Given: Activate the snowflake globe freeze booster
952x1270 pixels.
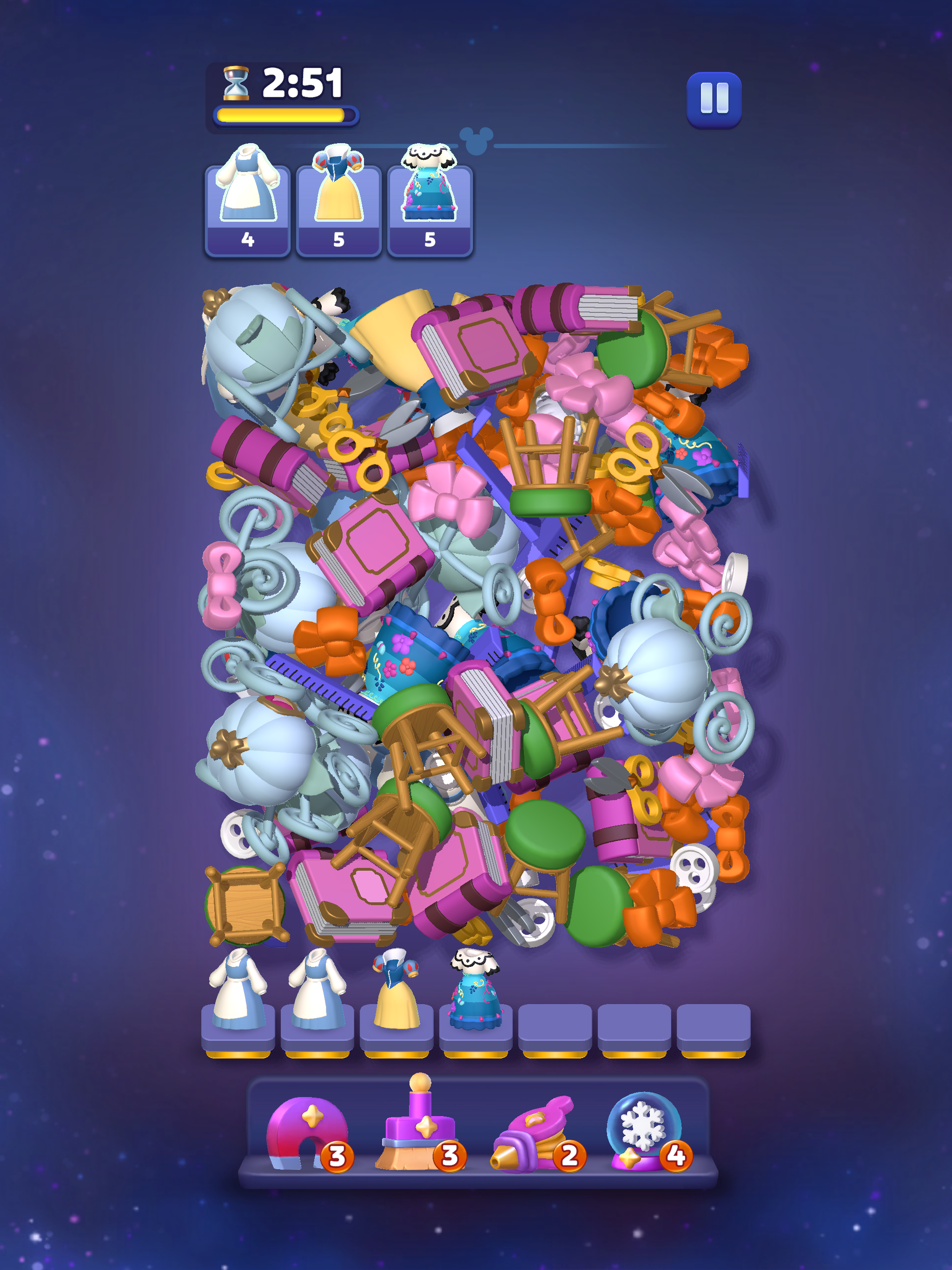Looking at the screenshot, I should coord(644,1131).
